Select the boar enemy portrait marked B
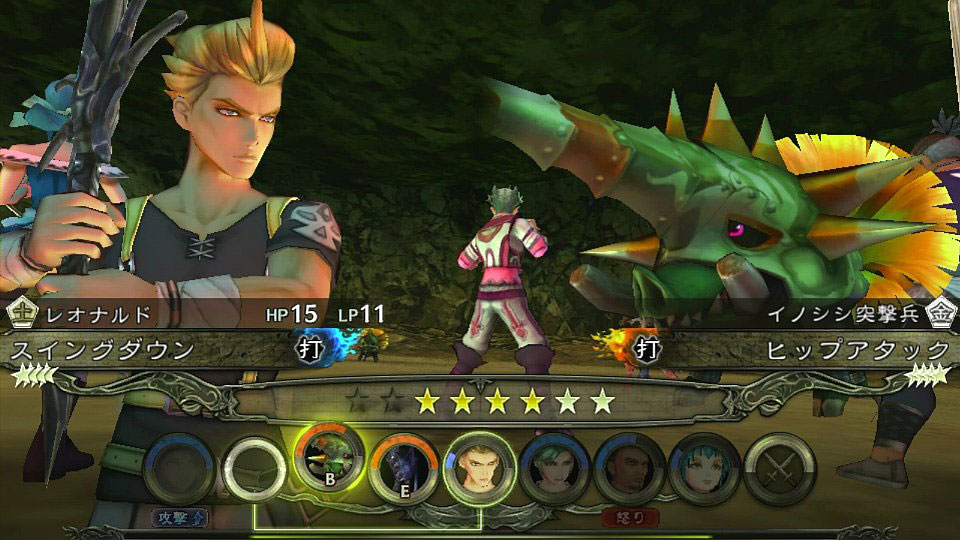This screenshot has height=540, width=960. pos(331,465)
